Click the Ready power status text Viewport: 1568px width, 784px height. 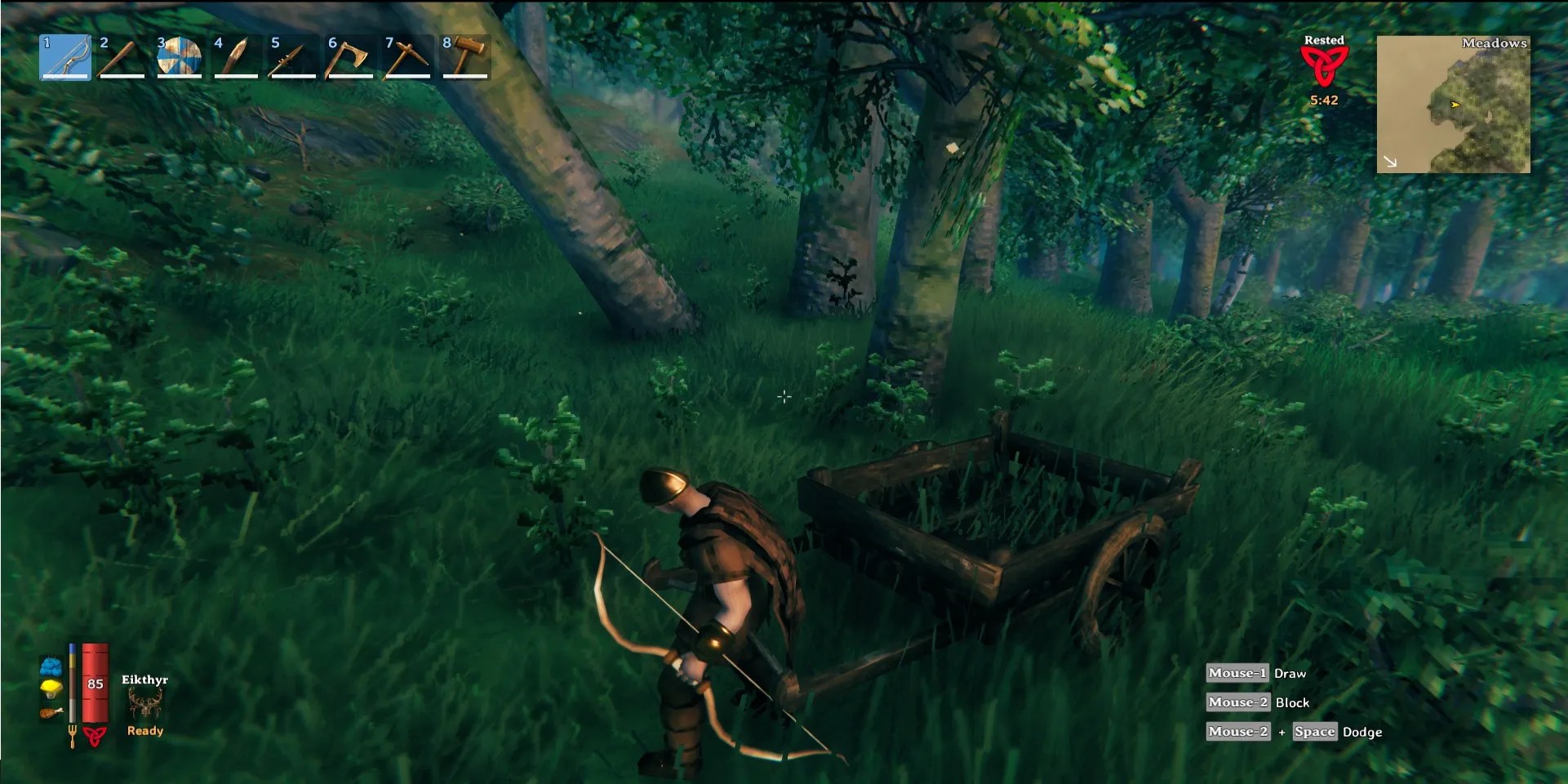144,731
